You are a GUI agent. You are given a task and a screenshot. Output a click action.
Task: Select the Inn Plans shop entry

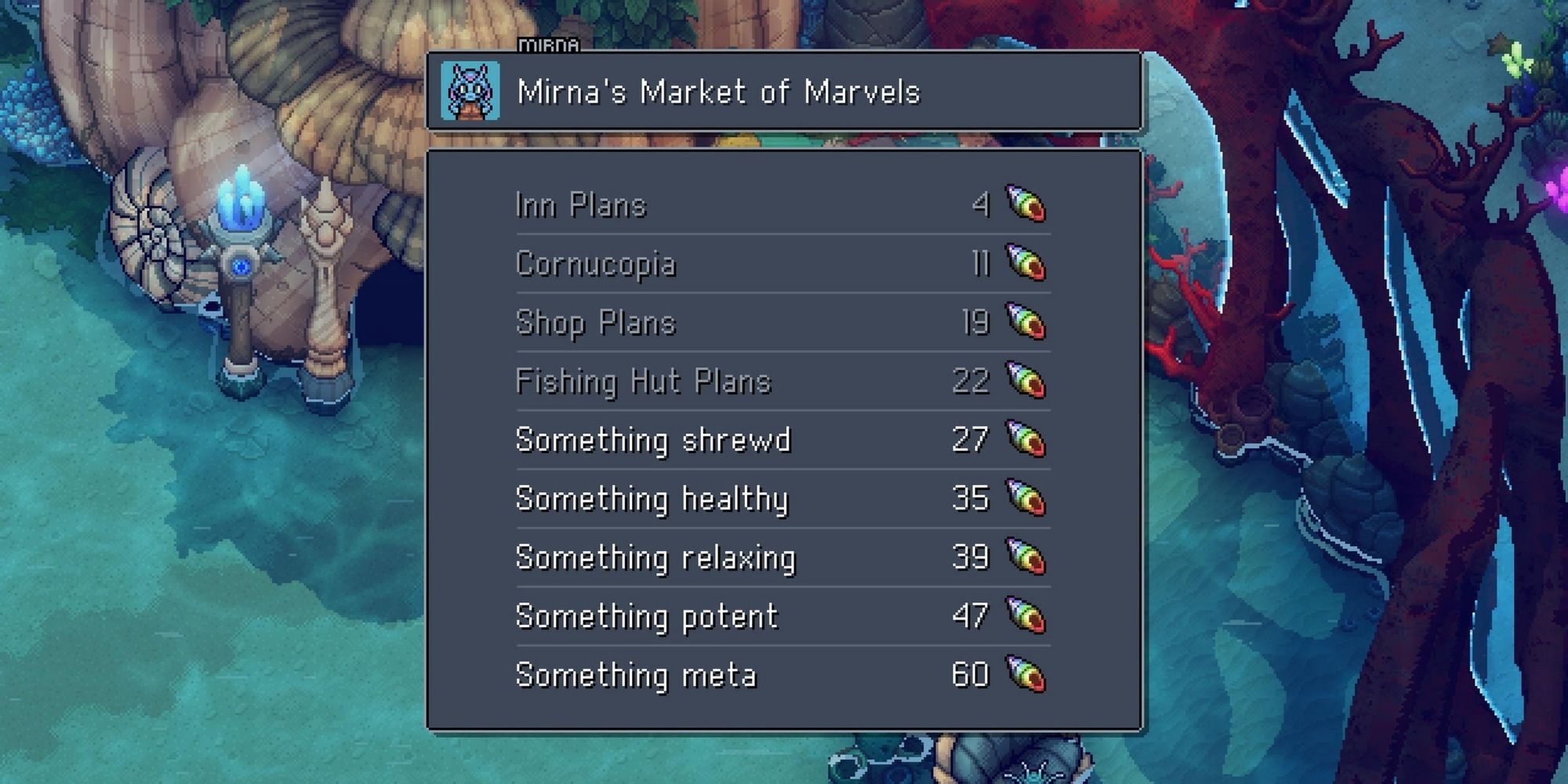[x=580, y=205]
